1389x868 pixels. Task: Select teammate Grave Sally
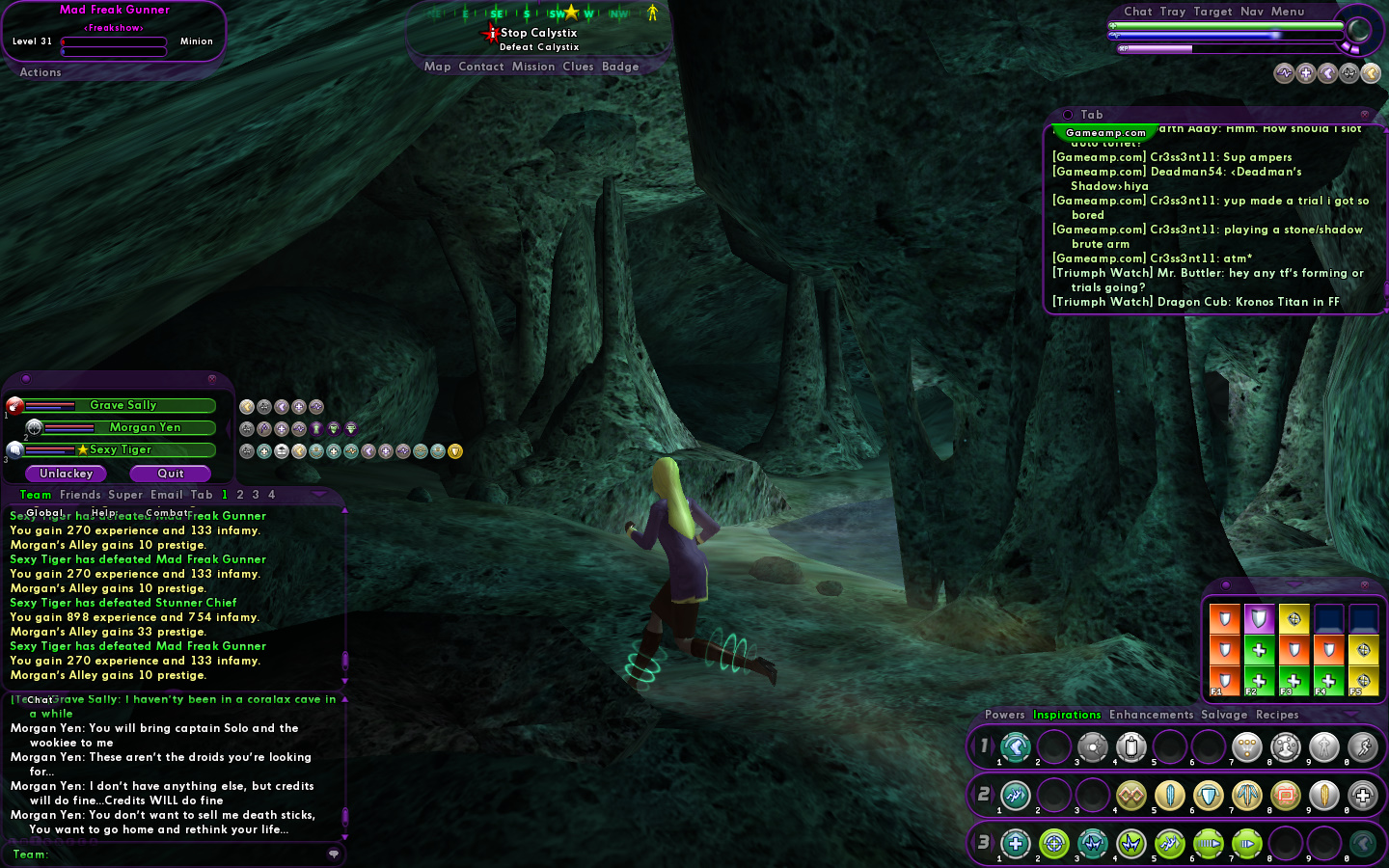point(123,406)
